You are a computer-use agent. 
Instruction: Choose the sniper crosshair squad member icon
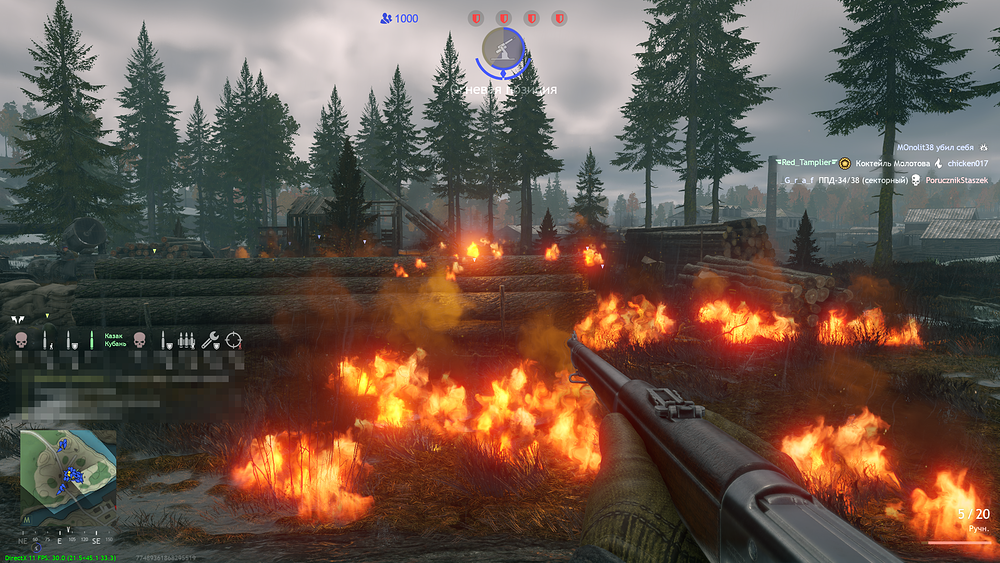tap(234, 340)
